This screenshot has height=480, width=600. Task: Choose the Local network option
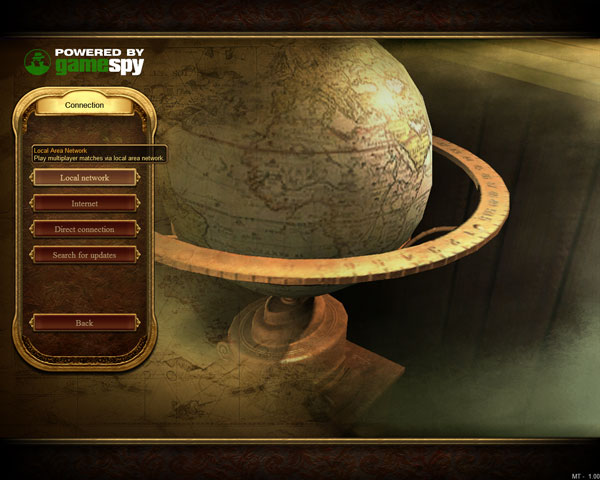(x=84, y=177)
